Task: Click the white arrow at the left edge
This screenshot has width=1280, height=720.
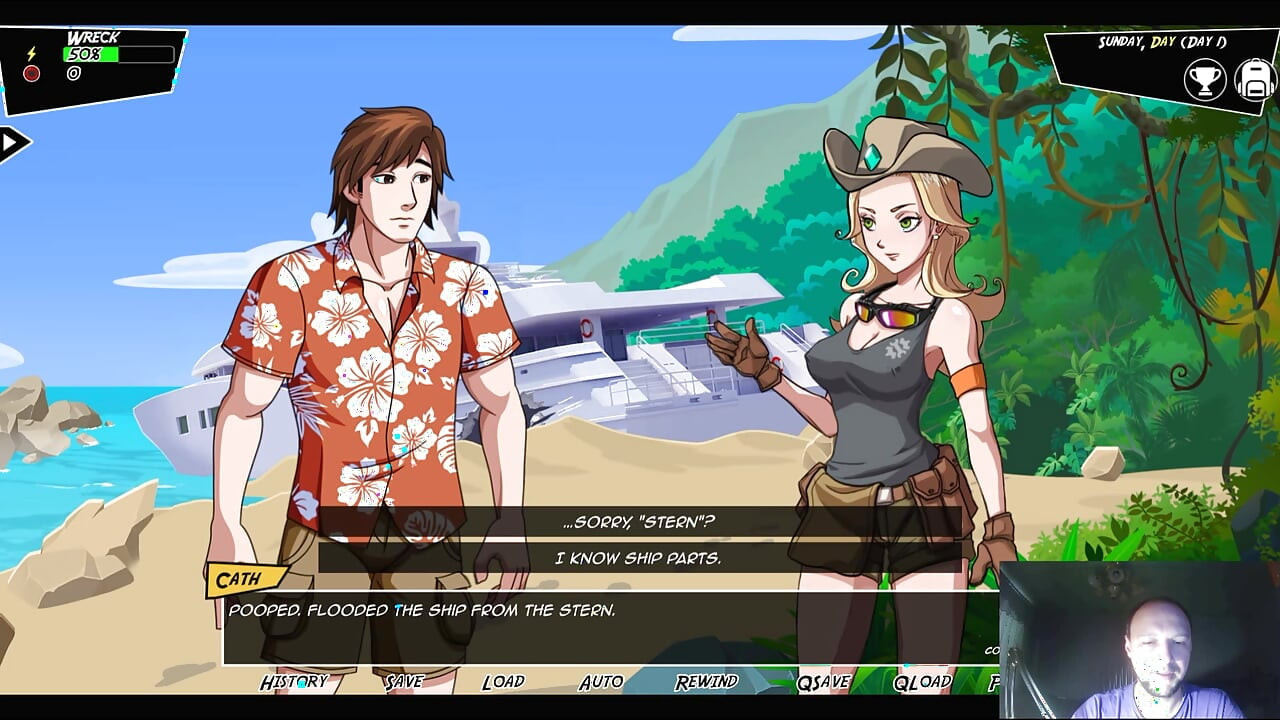Action: [x=12, y=143]
